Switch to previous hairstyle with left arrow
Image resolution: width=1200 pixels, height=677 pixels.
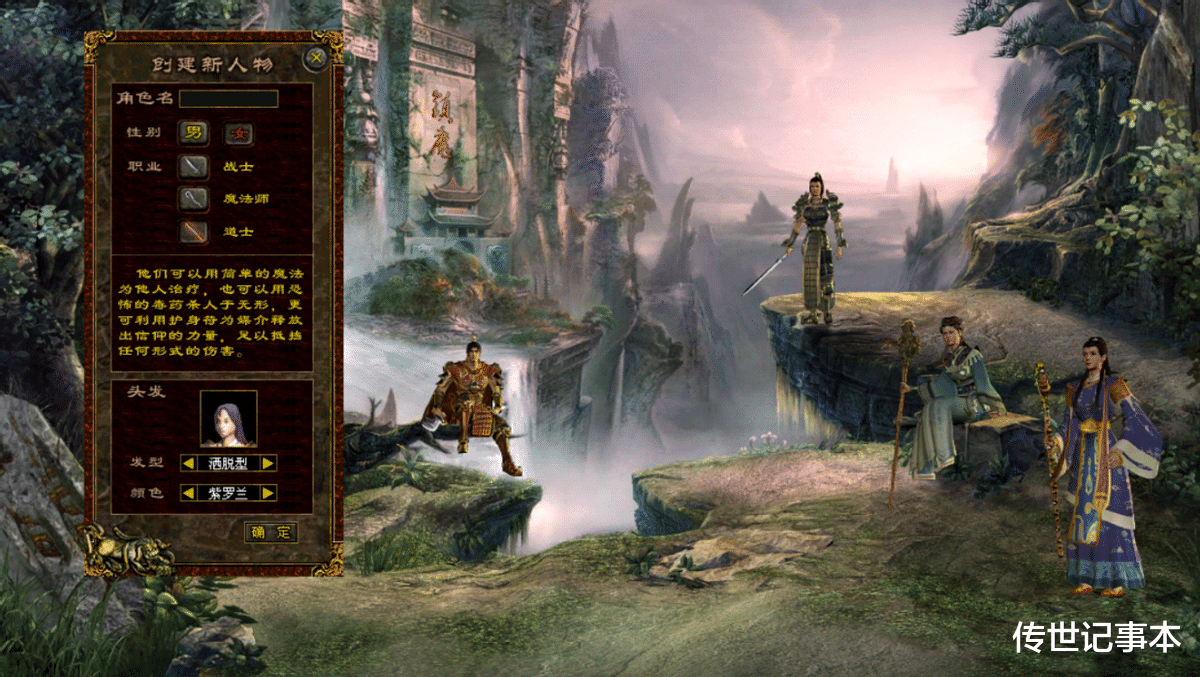click(187, 463)
